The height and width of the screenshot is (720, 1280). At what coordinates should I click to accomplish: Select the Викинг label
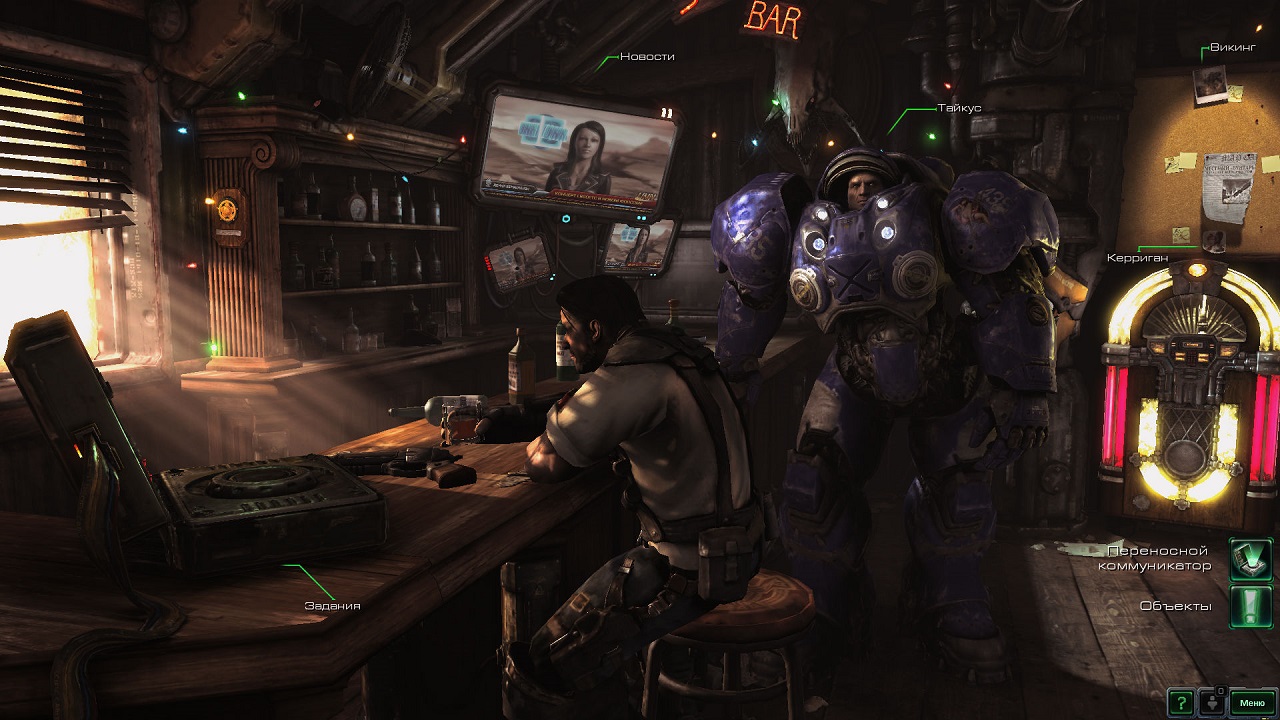1232,47
